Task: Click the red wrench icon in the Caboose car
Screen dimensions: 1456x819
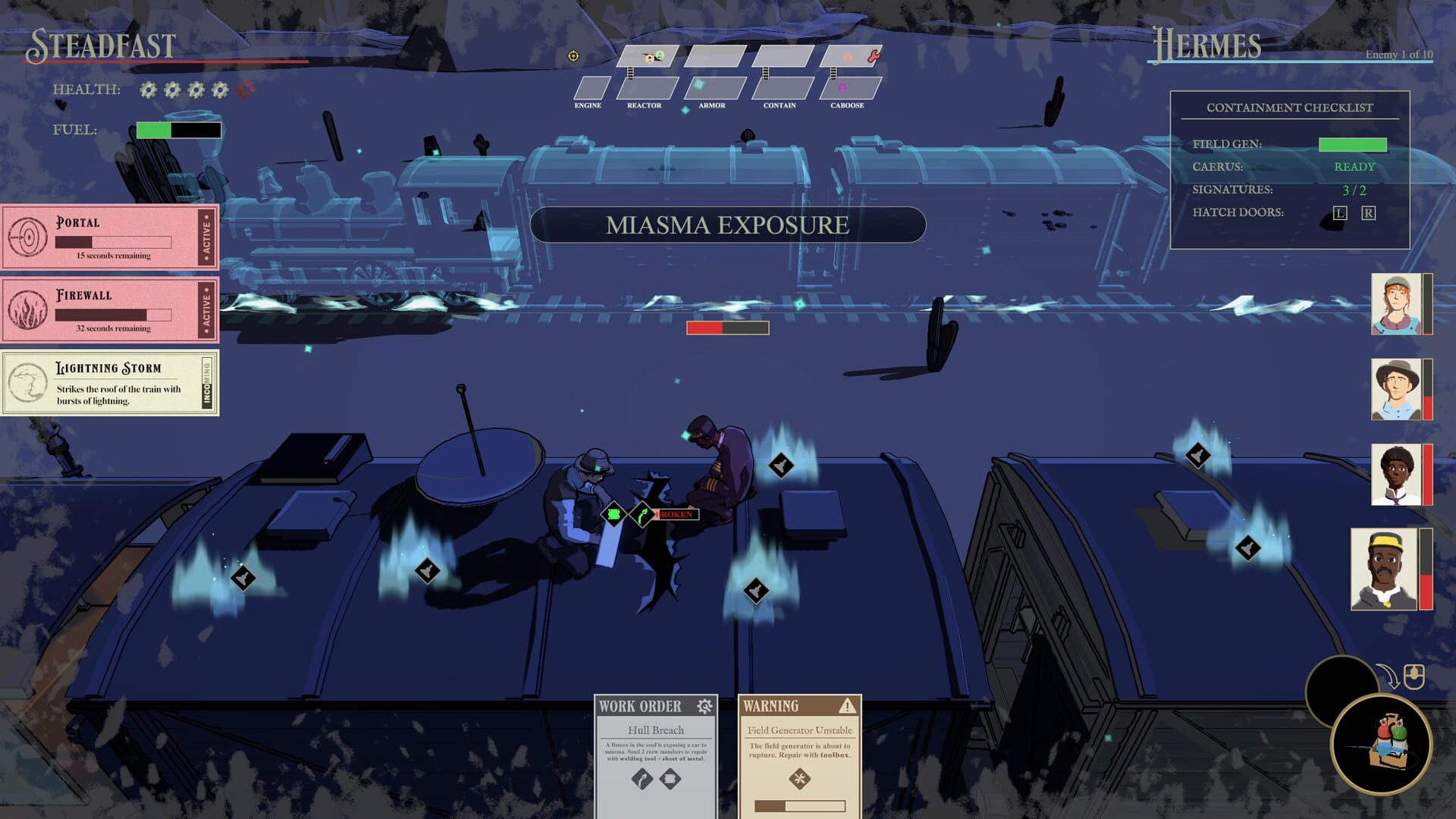Action: pyautogui.click(x=874, y=56)
